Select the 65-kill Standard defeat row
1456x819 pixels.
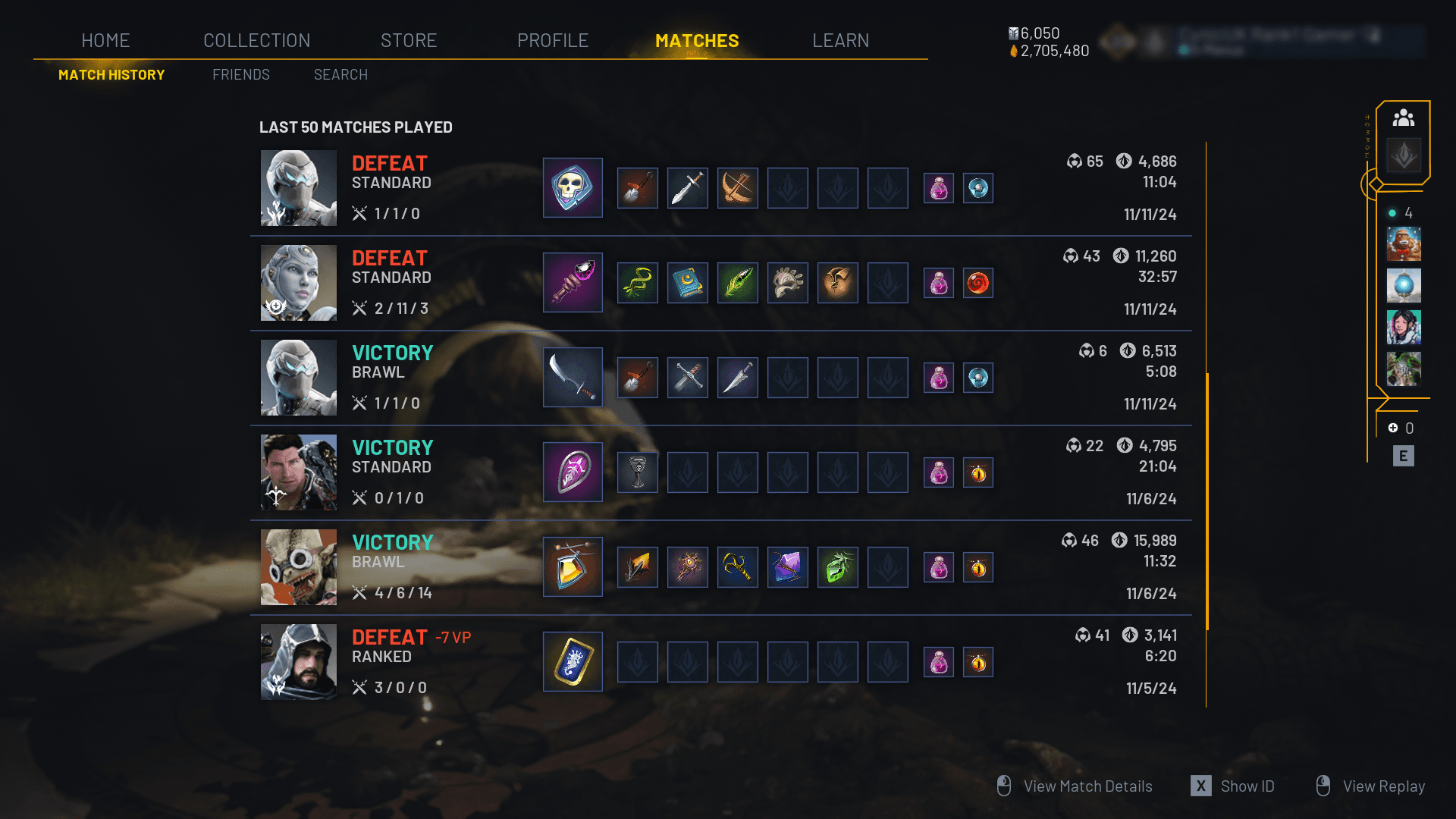point(720,188)
